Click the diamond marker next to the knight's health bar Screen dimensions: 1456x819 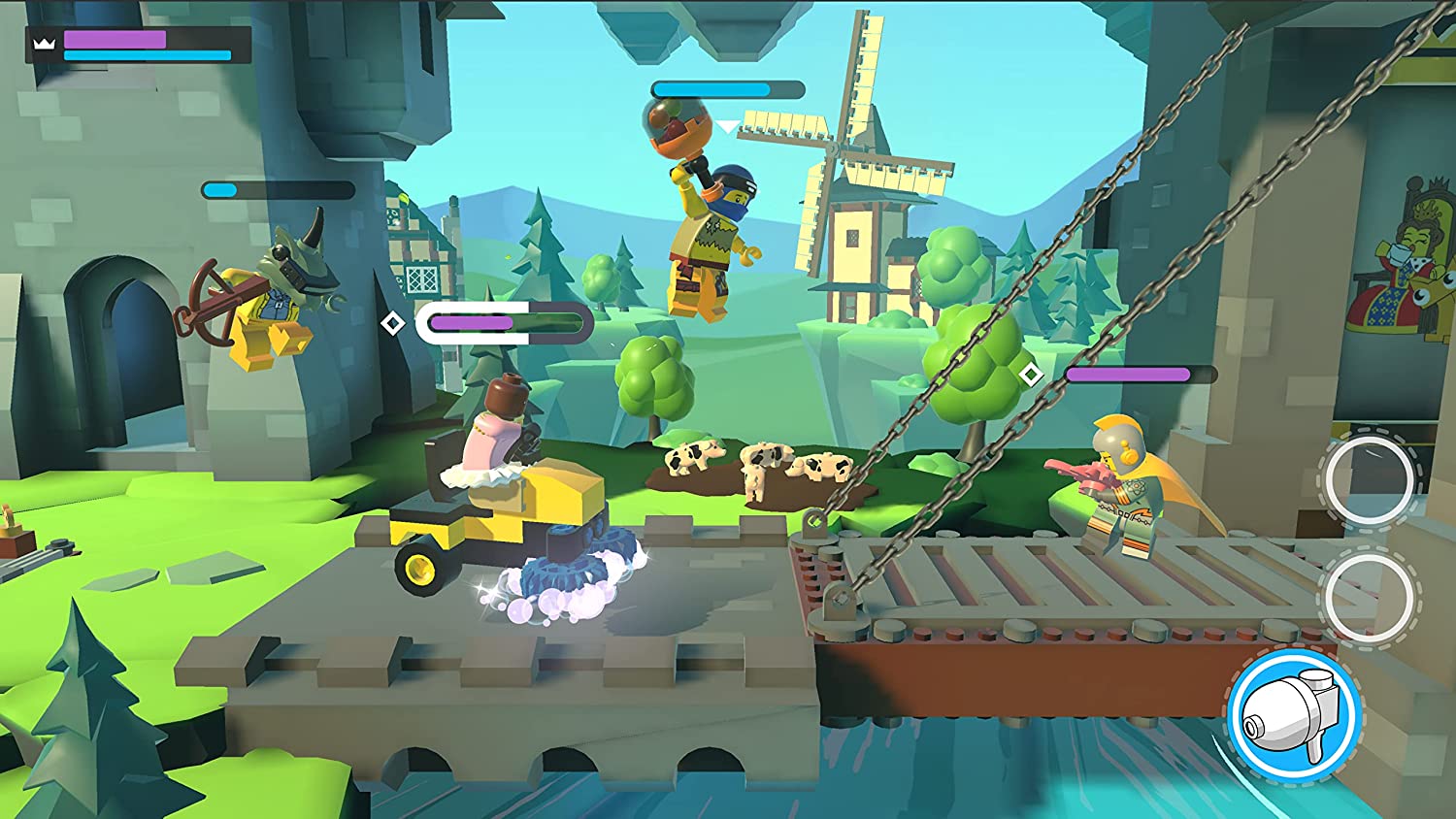1031,373
